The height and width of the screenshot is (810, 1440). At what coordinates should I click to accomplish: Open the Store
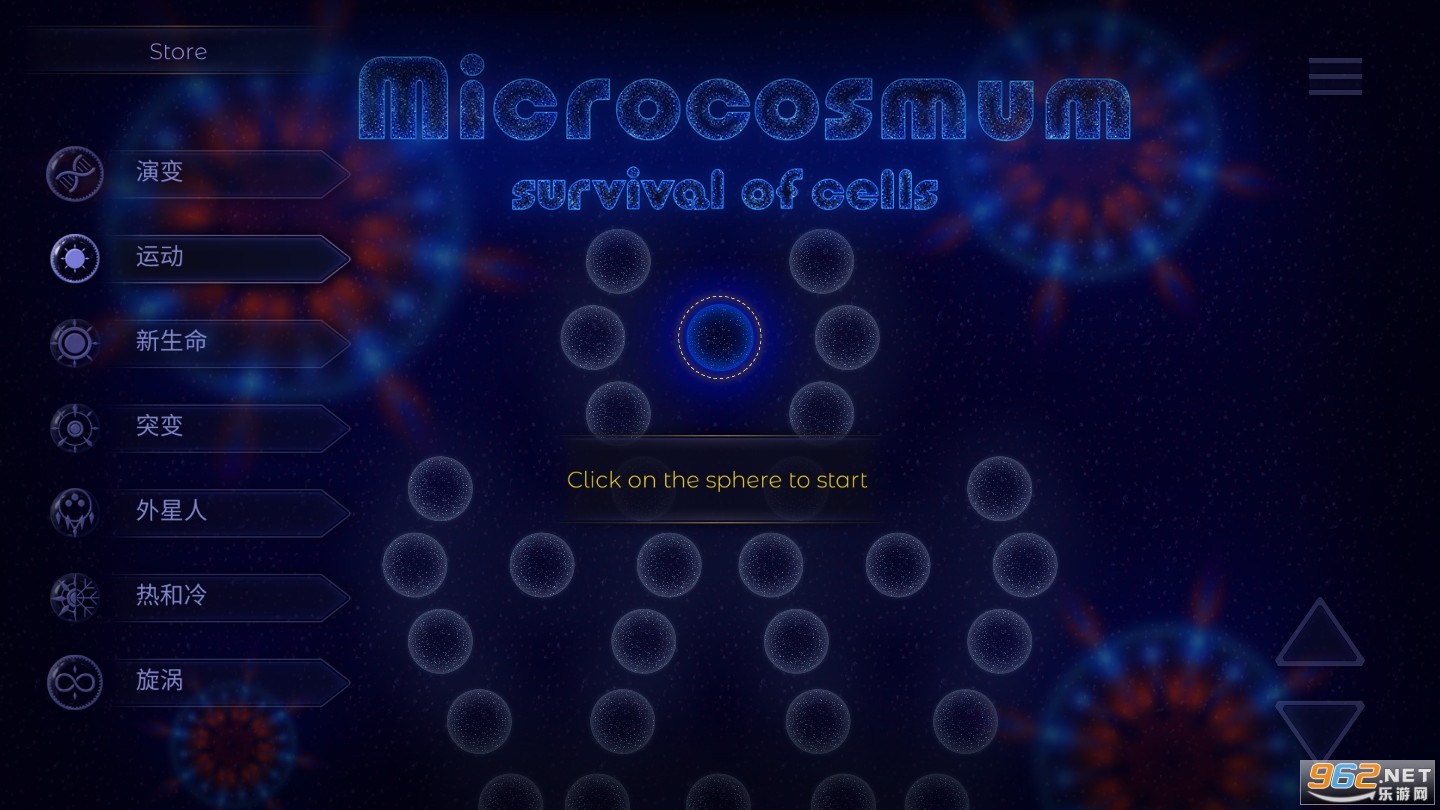(x=178, y=51)
